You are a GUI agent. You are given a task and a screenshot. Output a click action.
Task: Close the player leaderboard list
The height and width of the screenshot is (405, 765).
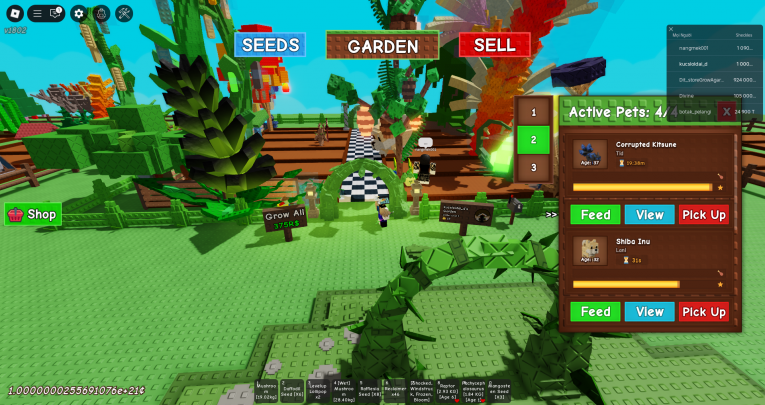point(672,29)
